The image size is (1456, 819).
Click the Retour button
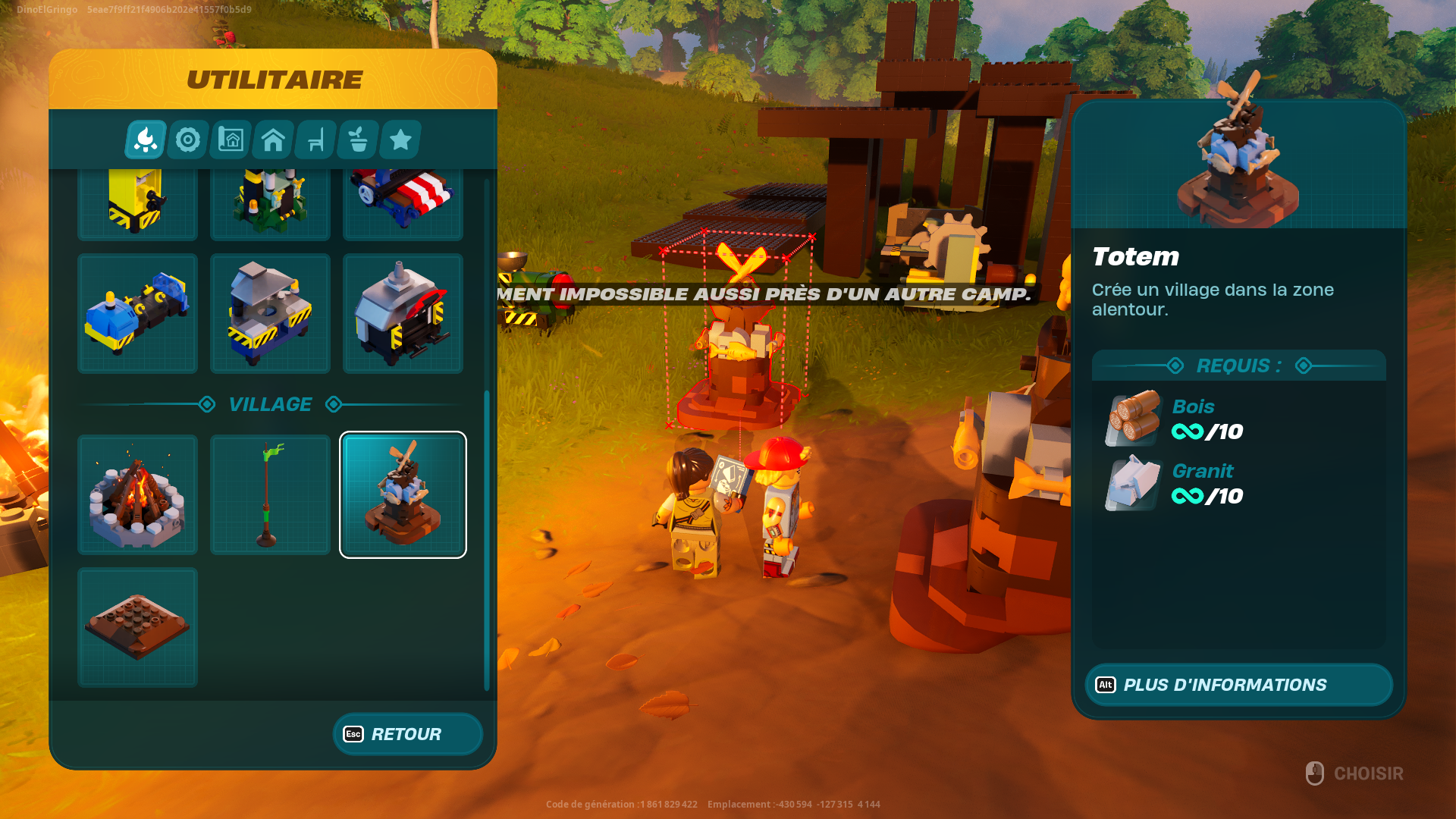407,733
